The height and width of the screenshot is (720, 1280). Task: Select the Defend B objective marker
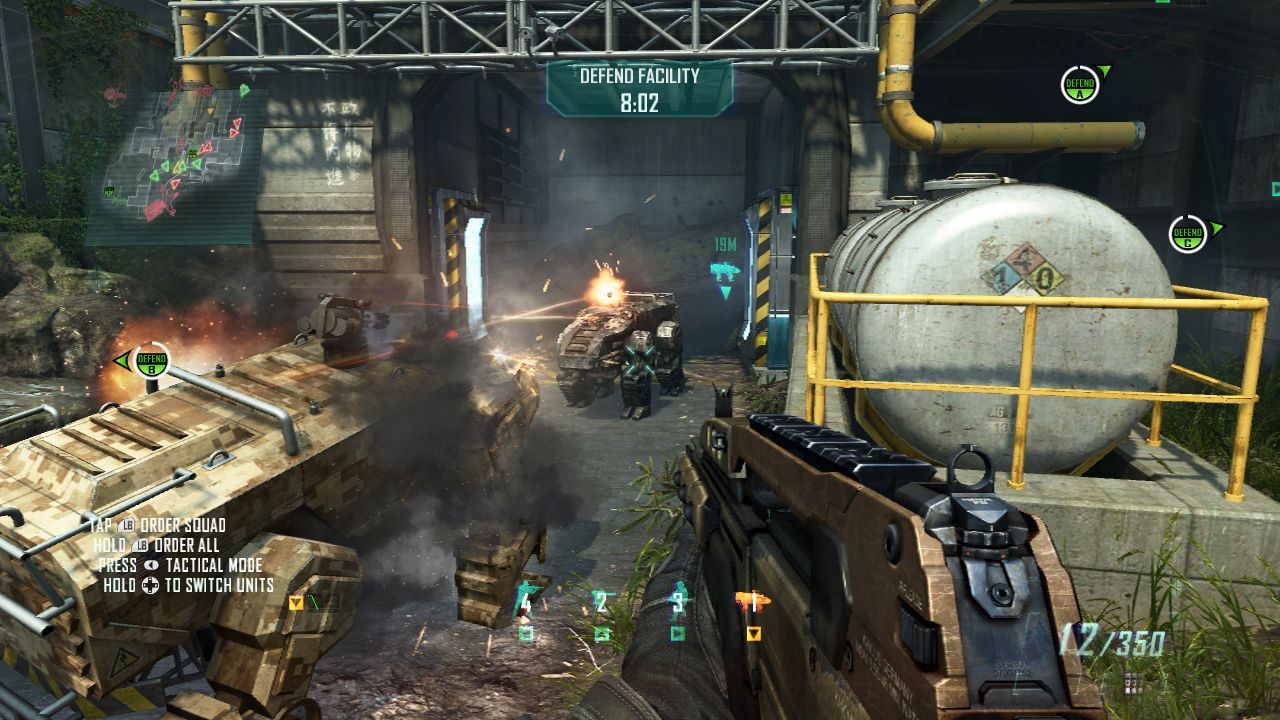tap(152, 360)
